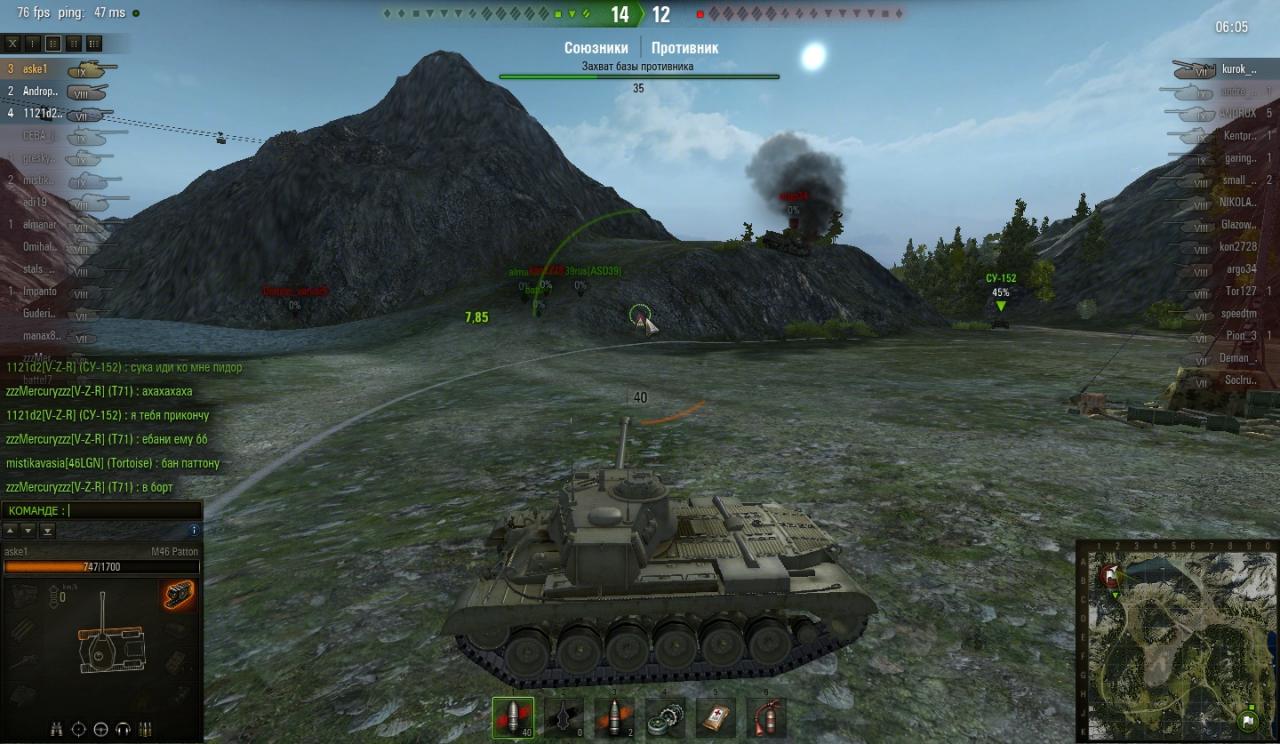Switch to the widest player panel mode
Image resolution: width=1280 pixels, height=744 pixels.
pos(93,43)
